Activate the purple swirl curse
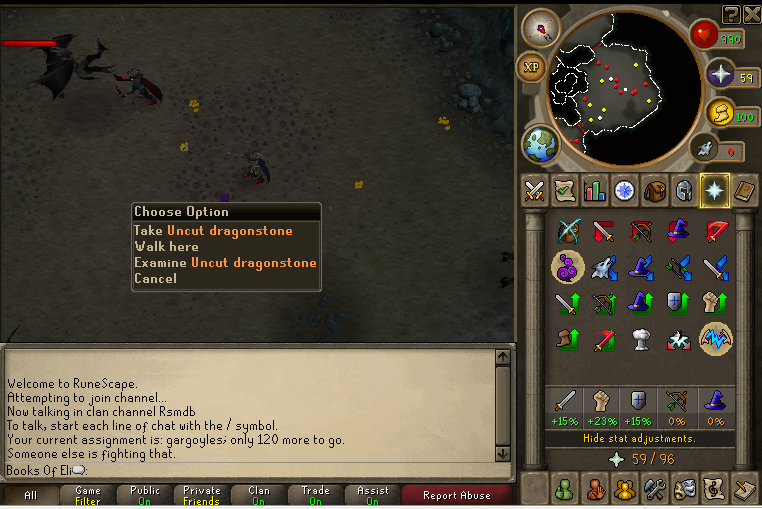 568,267
